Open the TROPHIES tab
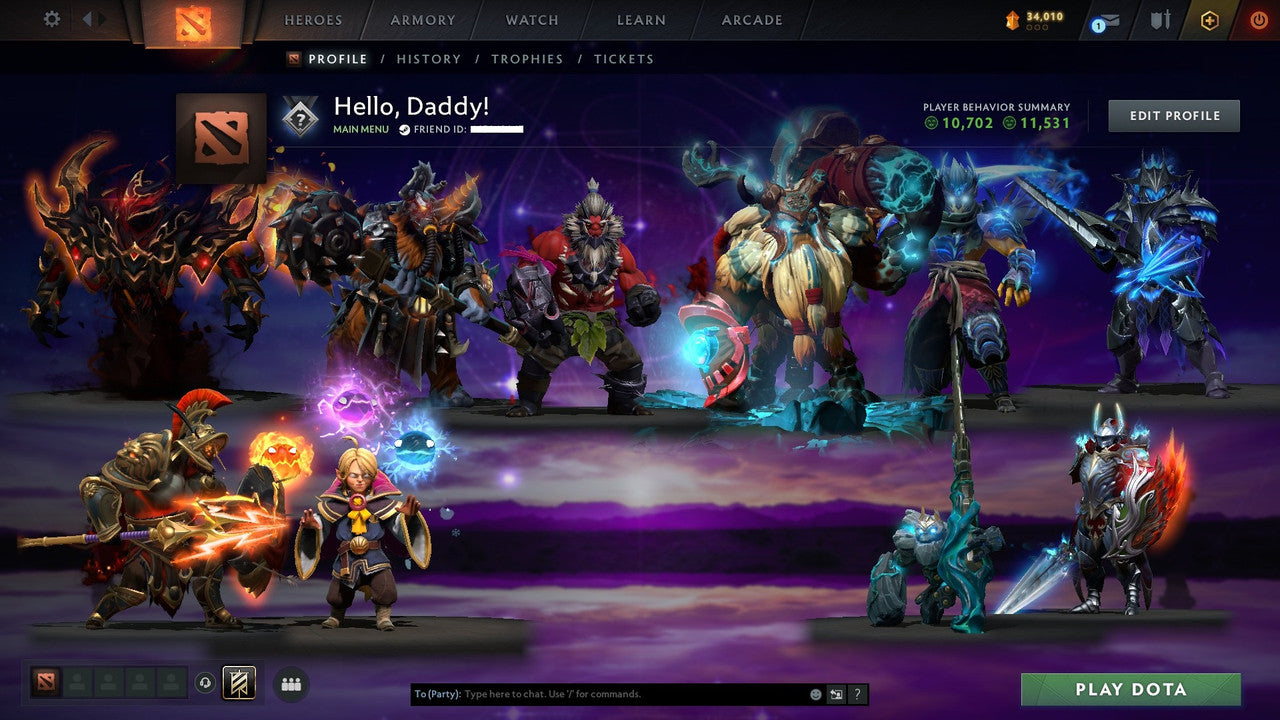Screen dimensions: 1280x720 (x=528, y=59)
